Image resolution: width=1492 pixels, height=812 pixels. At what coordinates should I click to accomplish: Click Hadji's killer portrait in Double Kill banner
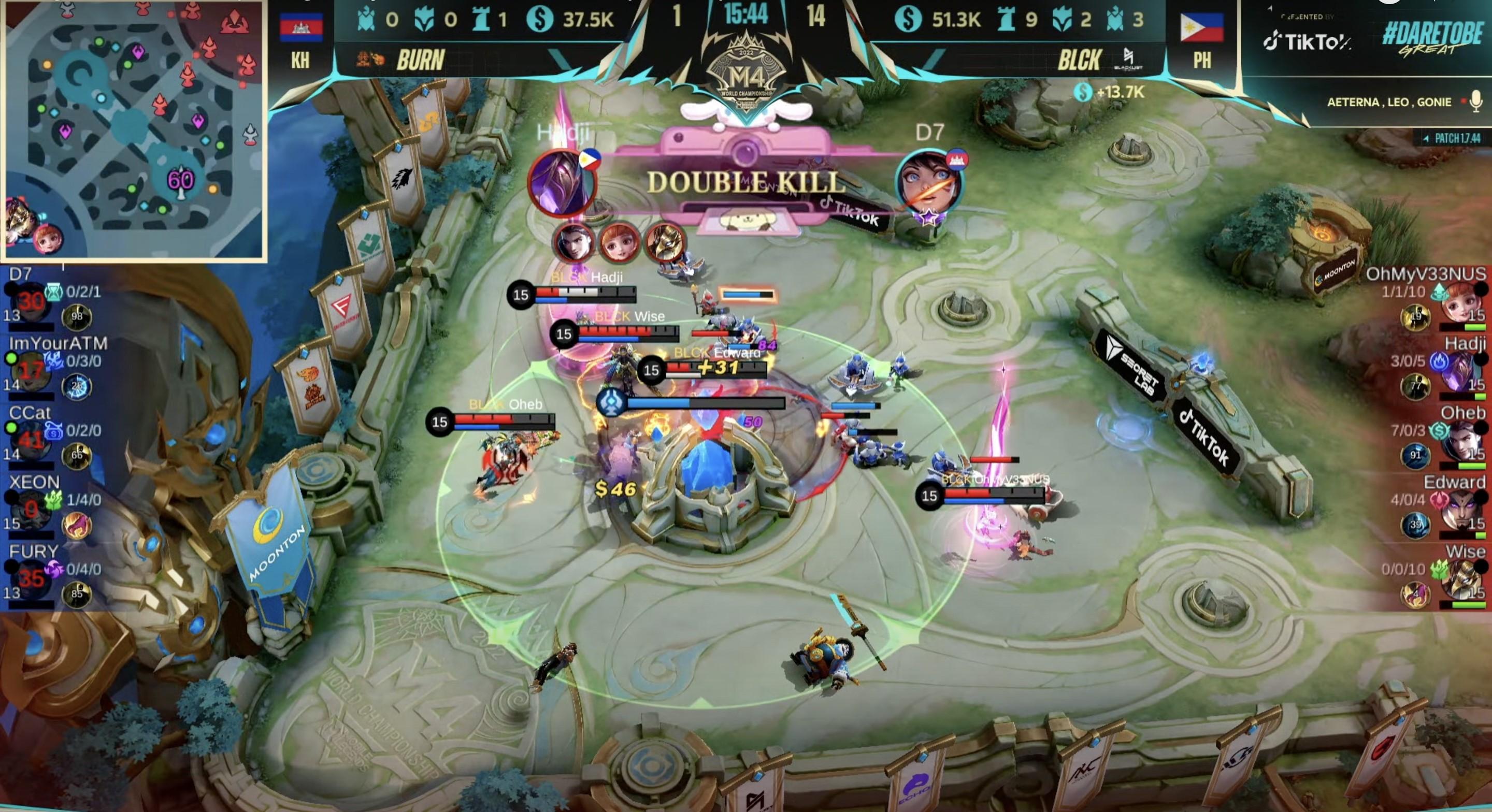561,182
